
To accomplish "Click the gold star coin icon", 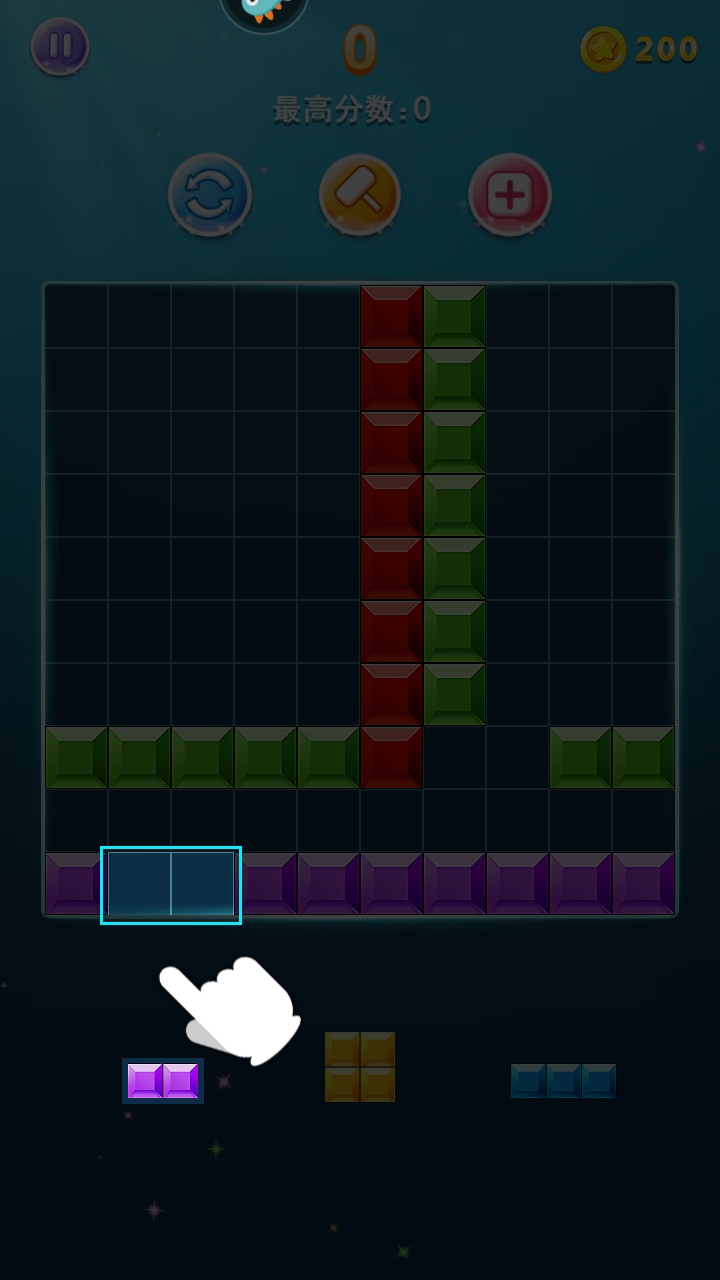I will pyautogui.click(x=603, y=49).
